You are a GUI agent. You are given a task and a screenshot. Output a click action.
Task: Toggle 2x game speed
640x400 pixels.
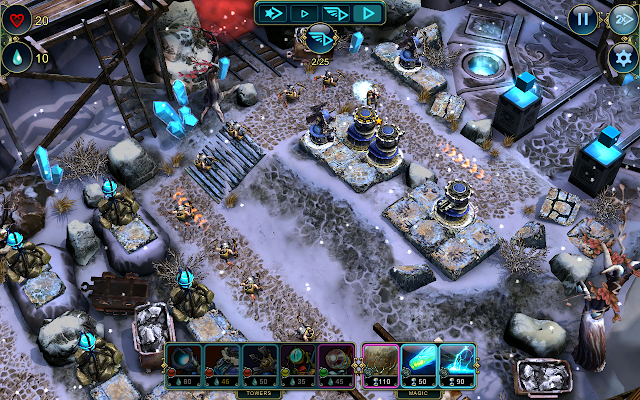click(x=620, y=18)
